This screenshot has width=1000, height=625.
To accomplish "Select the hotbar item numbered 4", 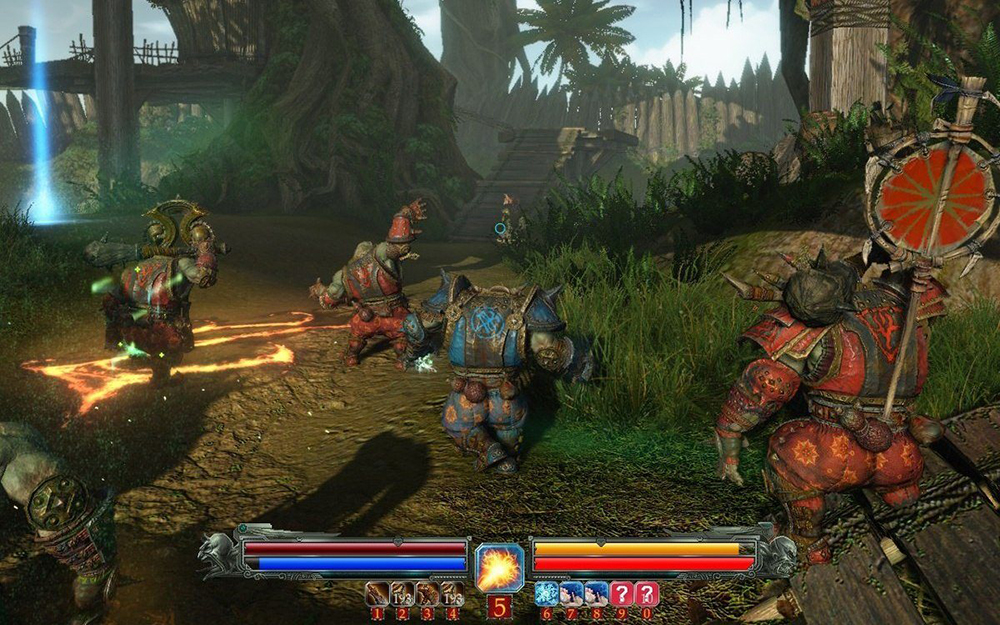I will coord(452,593).
